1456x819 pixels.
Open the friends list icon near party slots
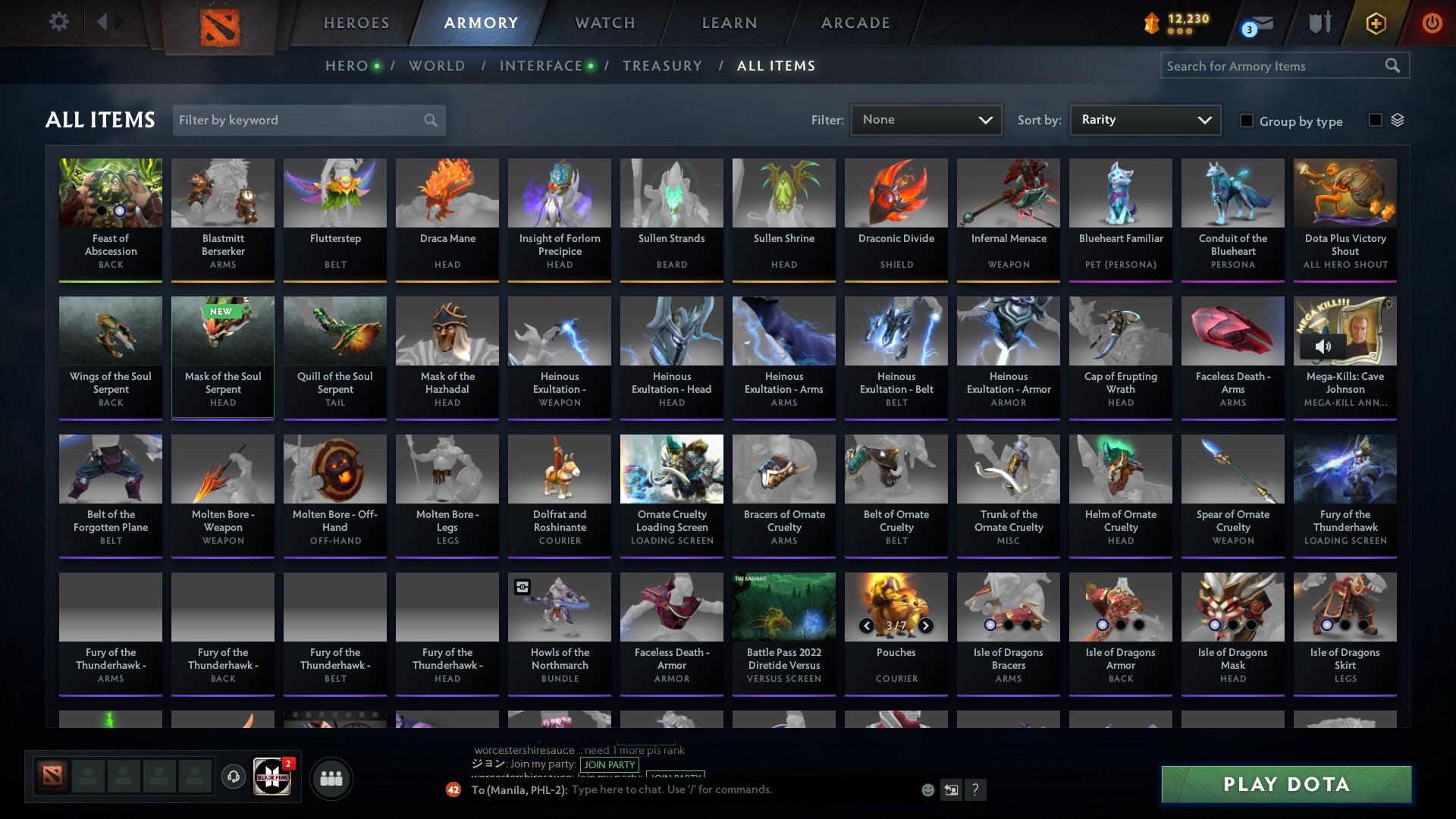[x=331, y=777]
